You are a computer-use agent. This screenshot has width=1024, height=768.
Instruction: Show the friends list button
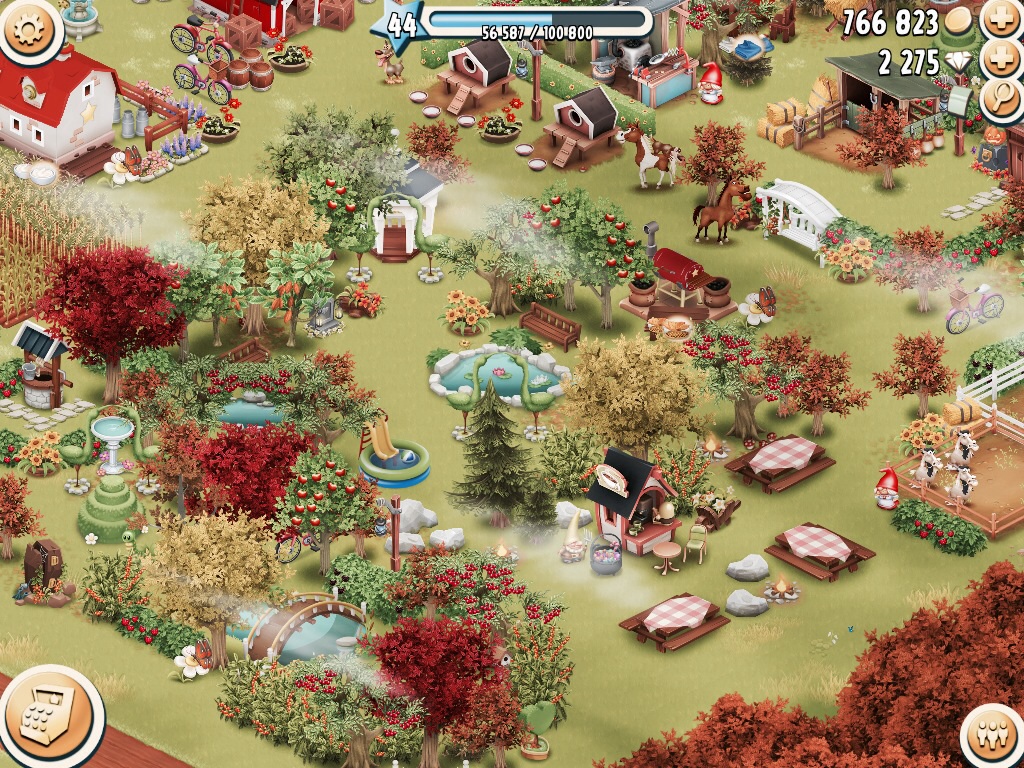click(x=994, y=738)
